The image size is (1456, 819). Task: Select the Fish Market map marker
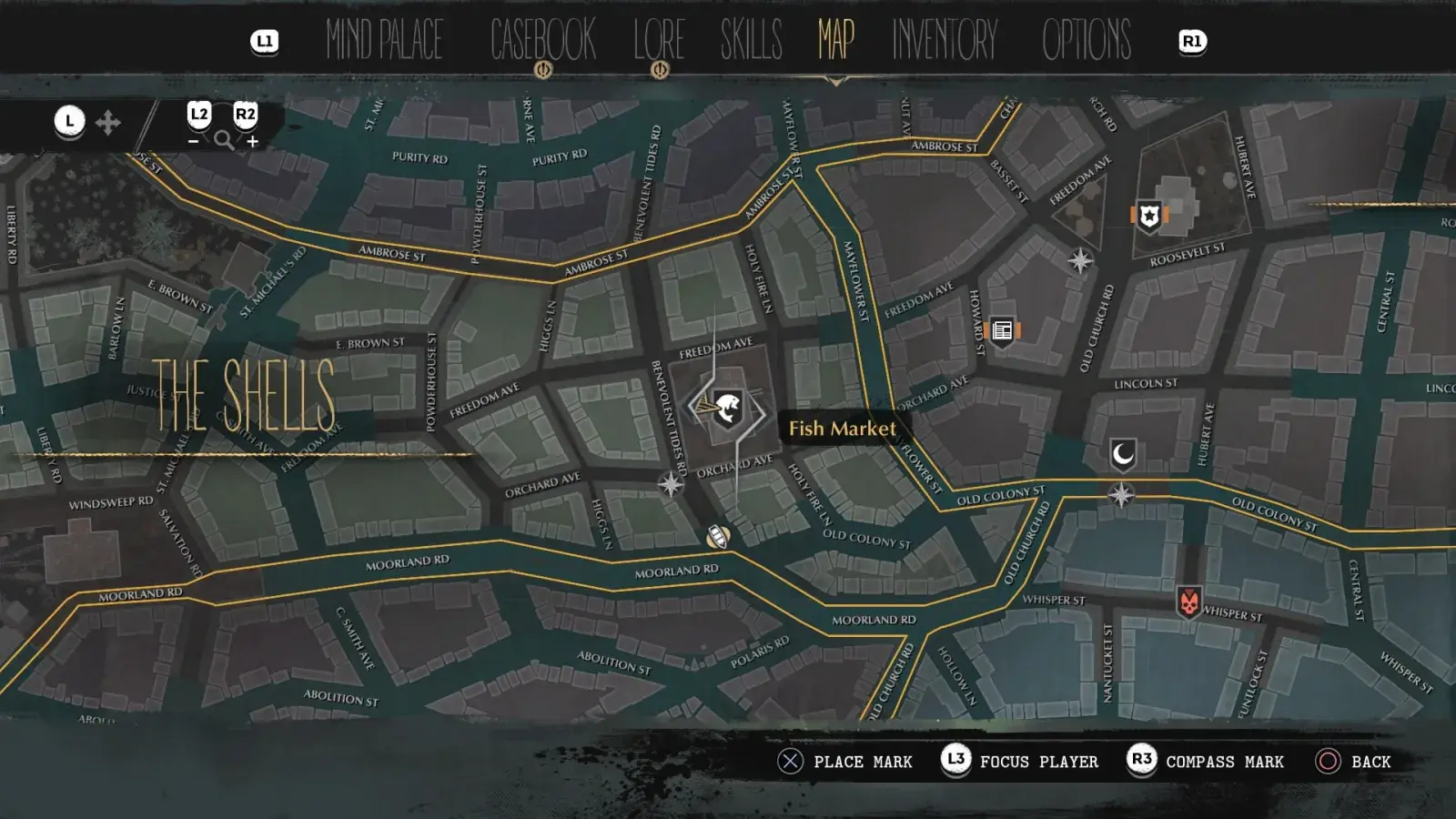(727, 409)
